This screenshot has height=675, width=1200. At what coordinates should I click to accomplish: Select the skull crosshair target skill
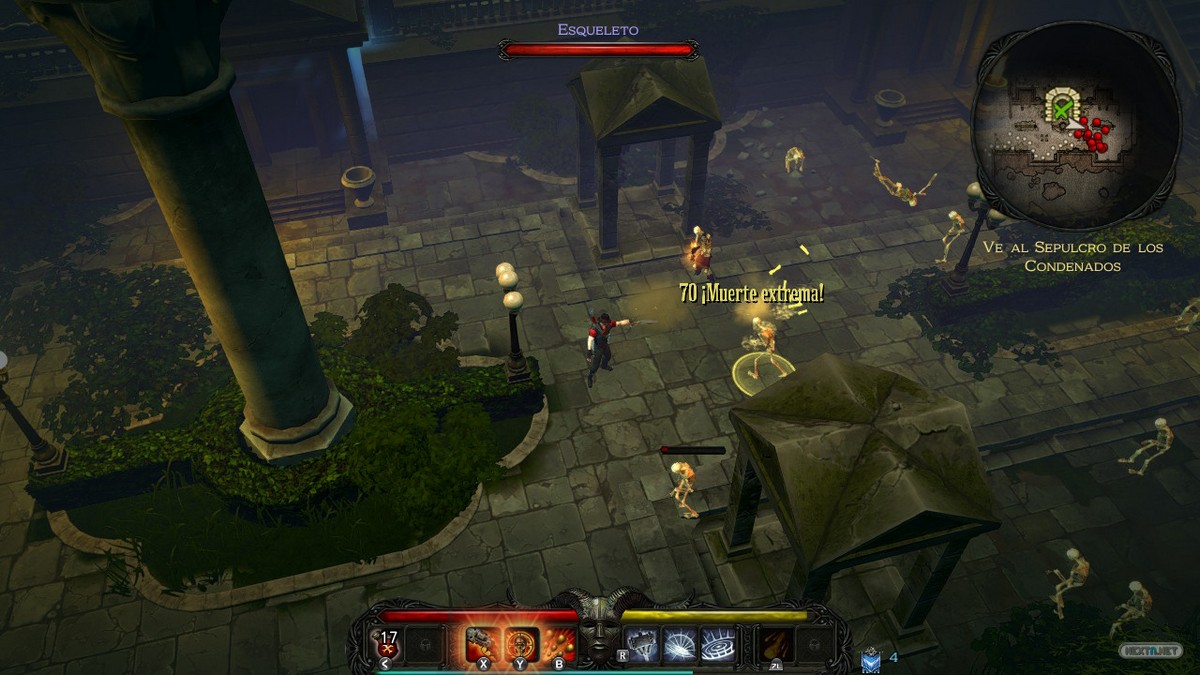tap(521, 642)
